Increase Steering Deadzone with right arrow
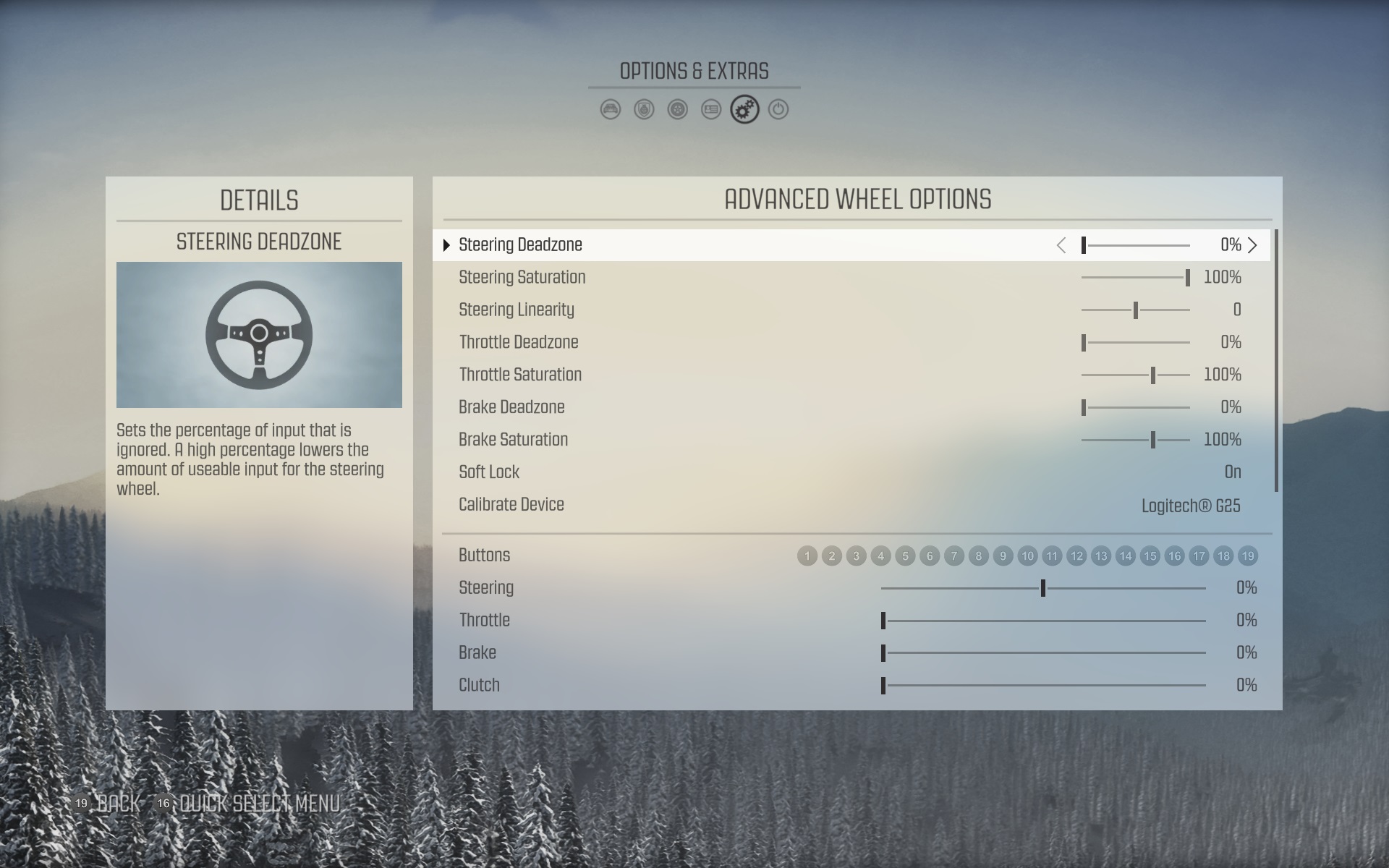The image size is (1389, 868). pyautogui.click(x=1253, y=245)
